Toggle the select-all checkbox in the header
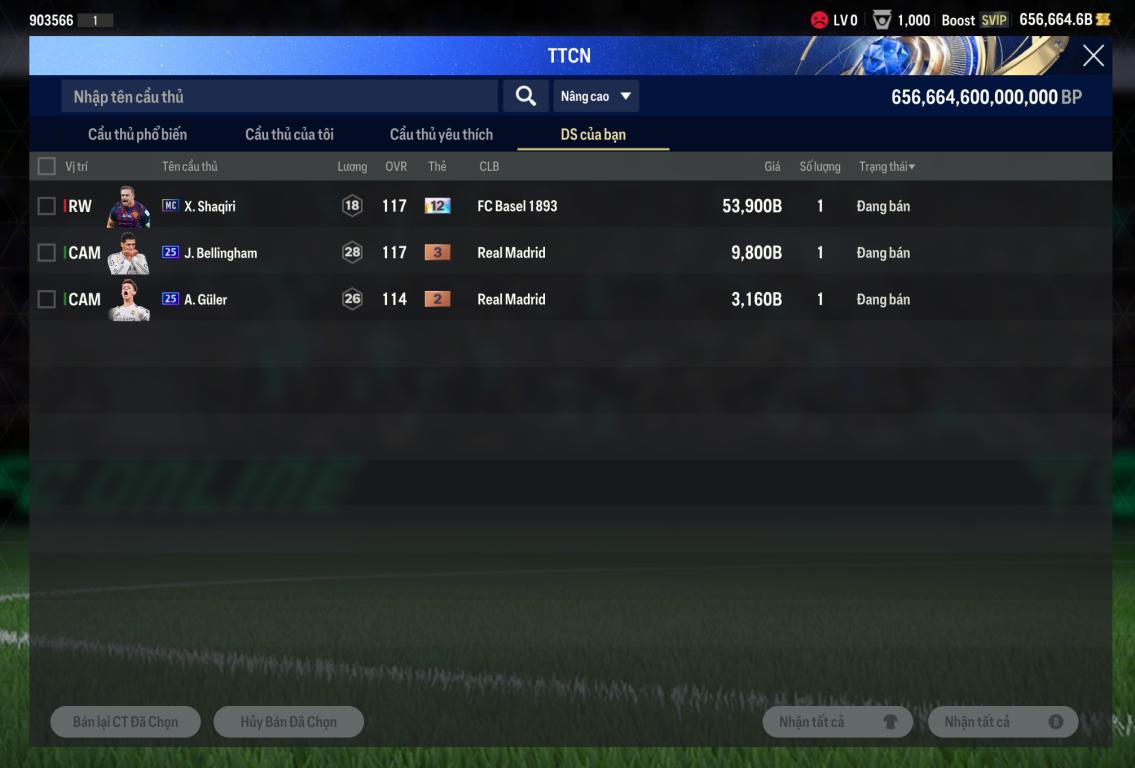The height and width of the screenshot is (768, 1135). pyautogui.click(x=47, y=166)
